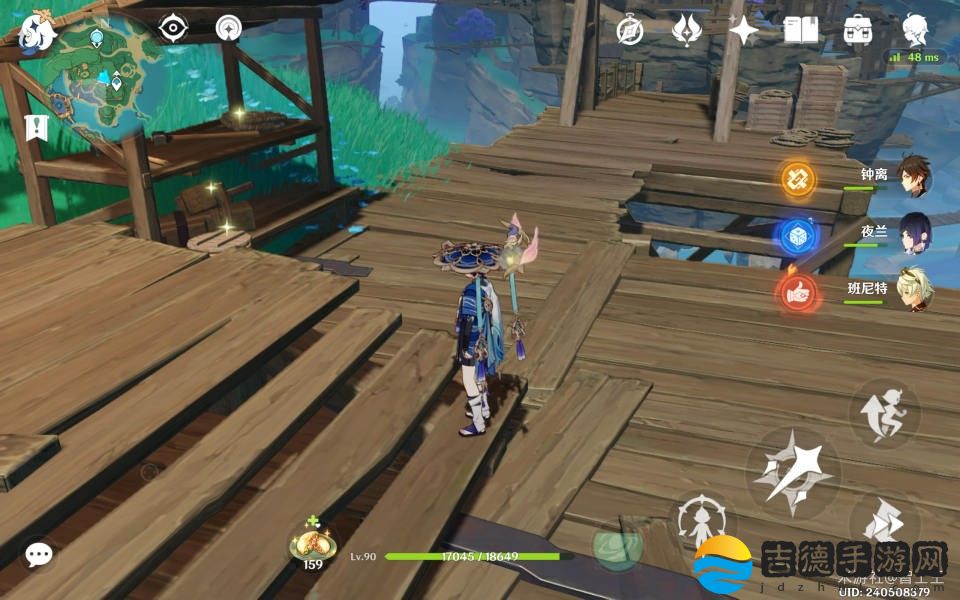Open the character profile icon
The image size is (960, 600).
click(x=914, y=31)
